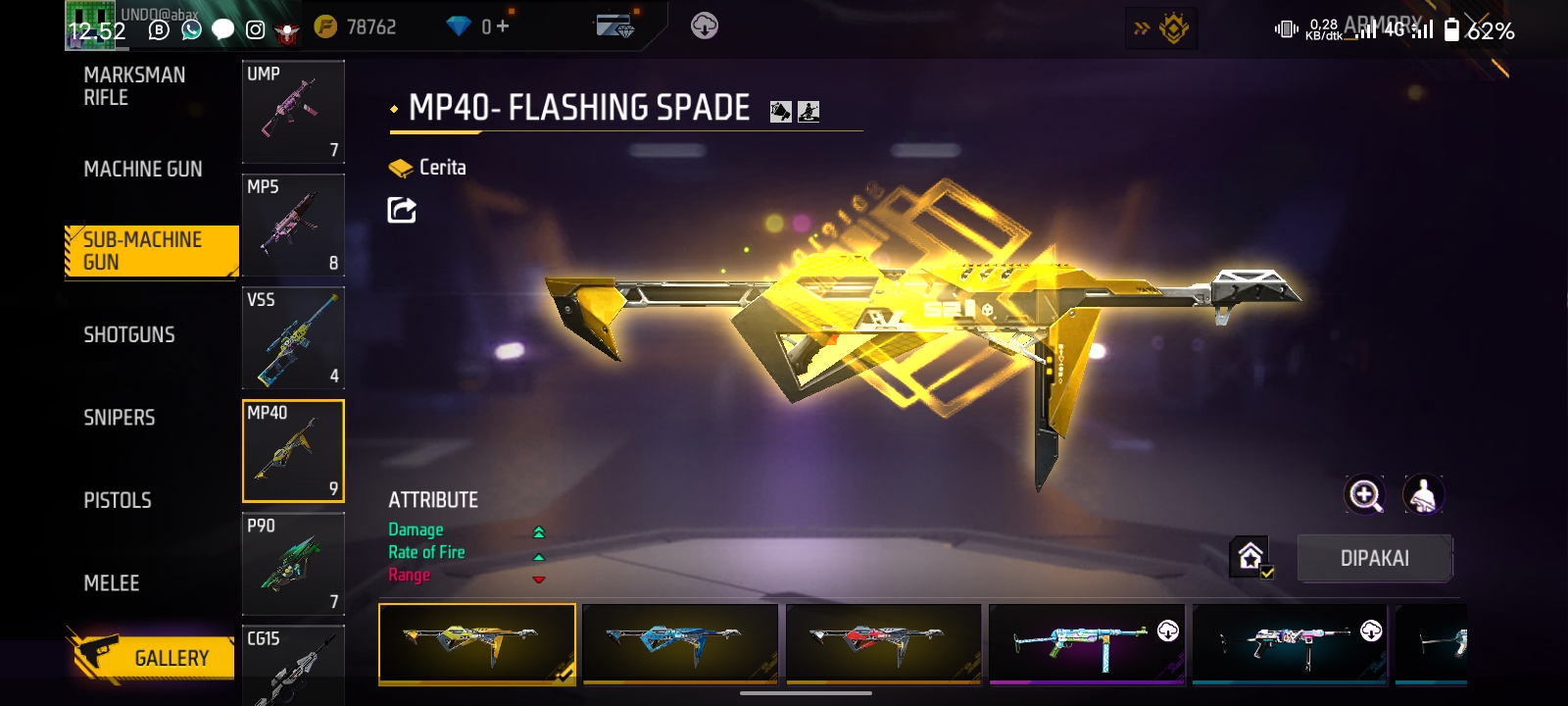The image size is (1568, 706).
Task: Open Instagram from the status bar
Action: click(x=254, y=30)
